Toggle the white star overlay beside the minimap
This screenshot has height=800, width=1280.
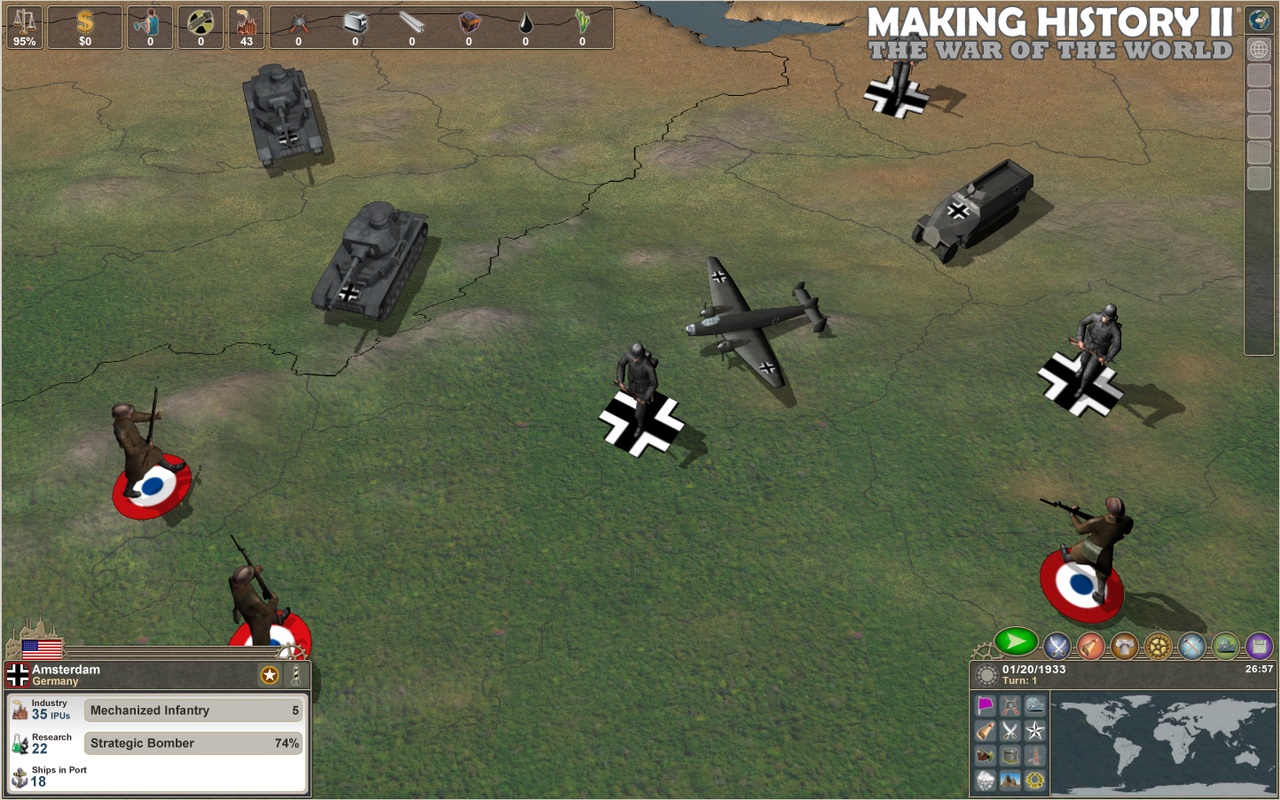[1035, 731]
